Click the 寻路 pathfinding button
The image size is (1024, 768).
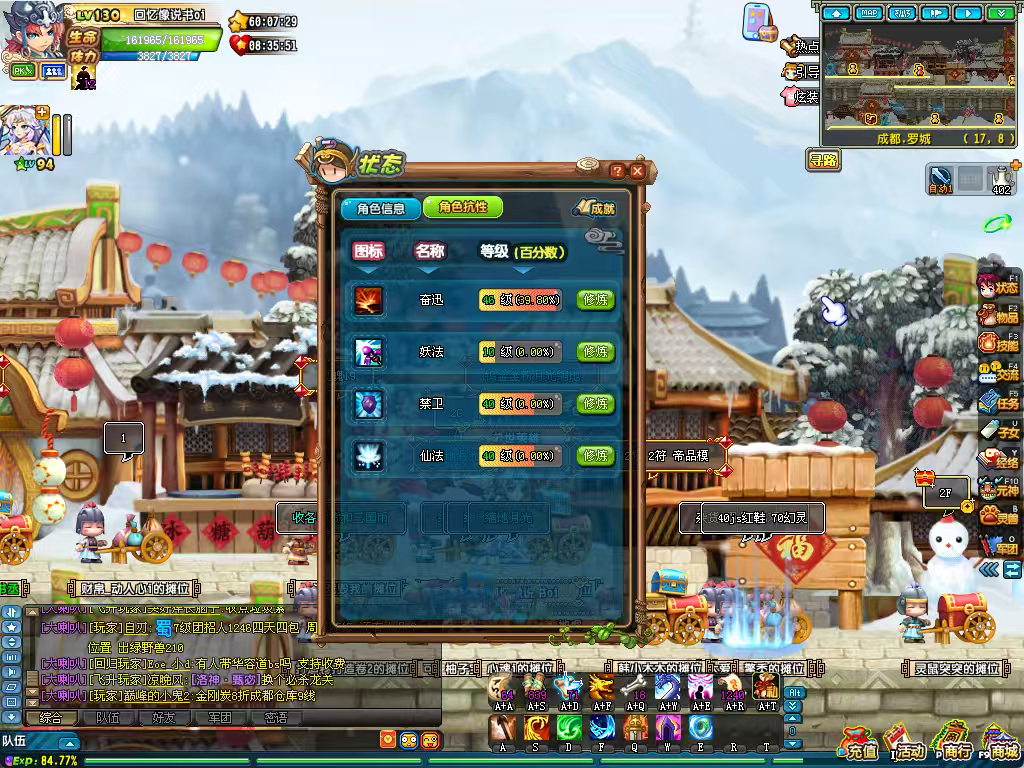pos(824,160)
